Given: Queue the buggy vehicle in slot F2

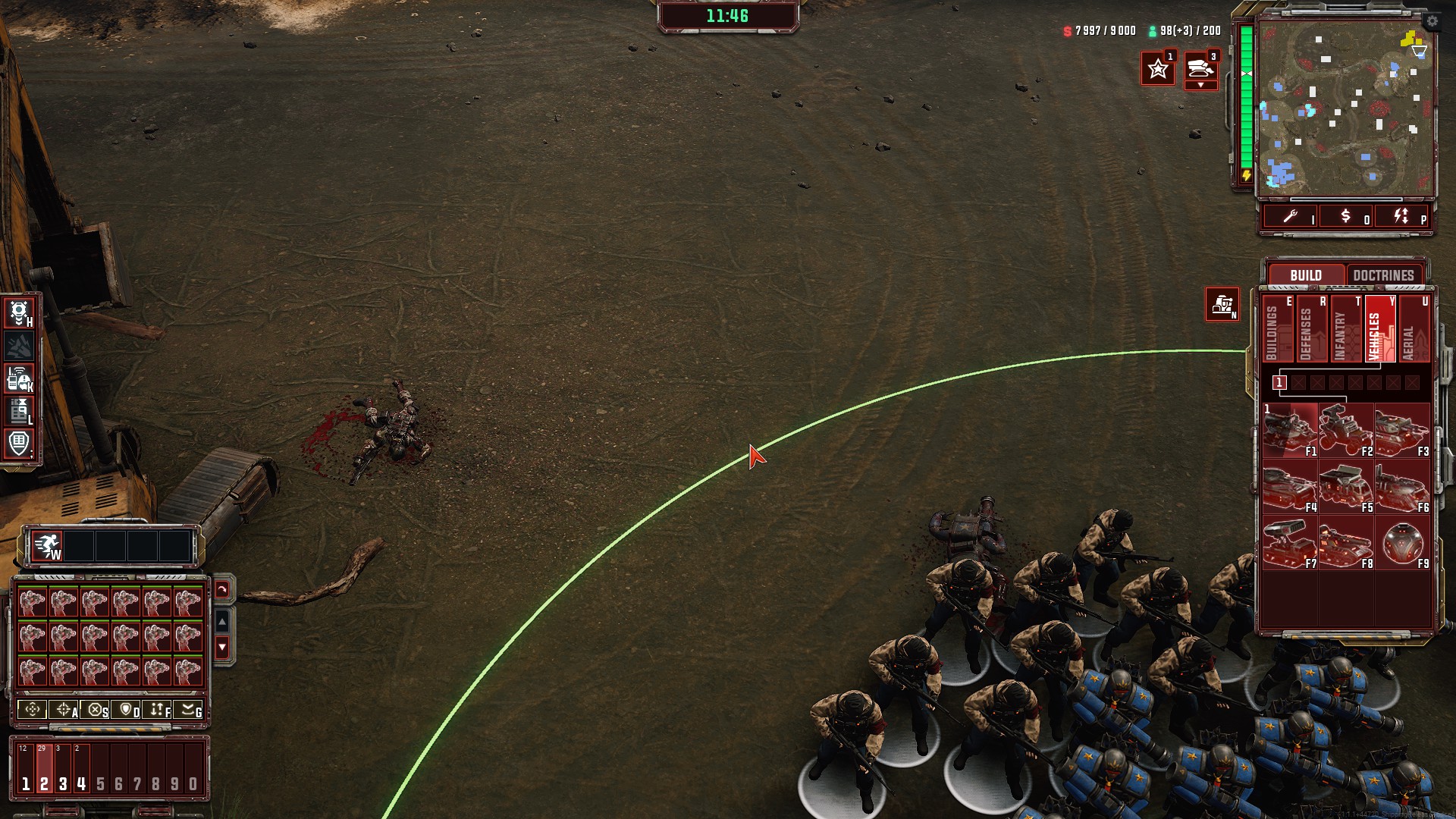Looking at the screenshot, I should point(1346,431).
